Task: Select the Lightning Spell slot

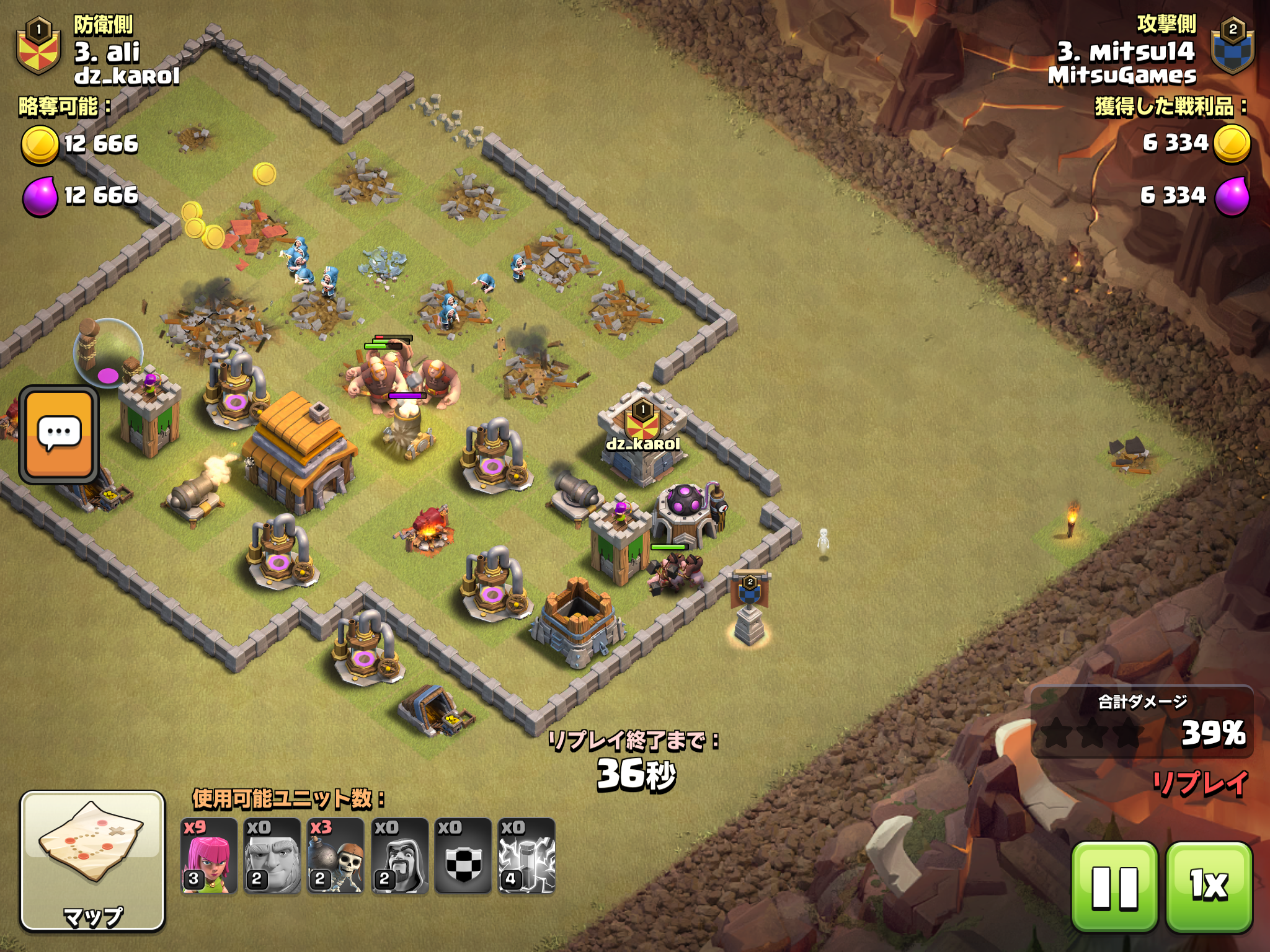Action: tap(526, 856)
